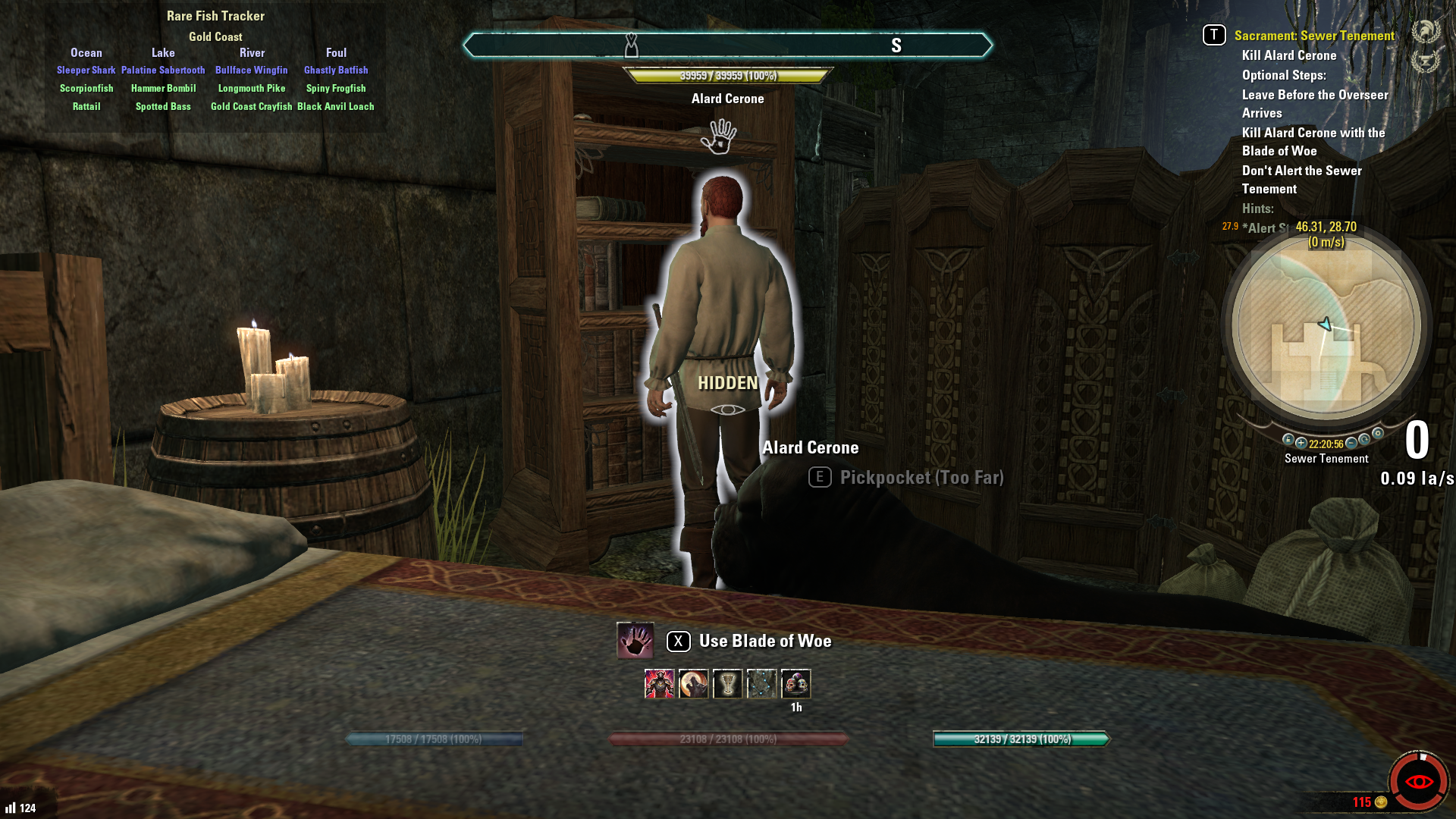Click the Blade of Woe synergy icon
Viewport: 1456px width, 819px height.
point(635,641)
